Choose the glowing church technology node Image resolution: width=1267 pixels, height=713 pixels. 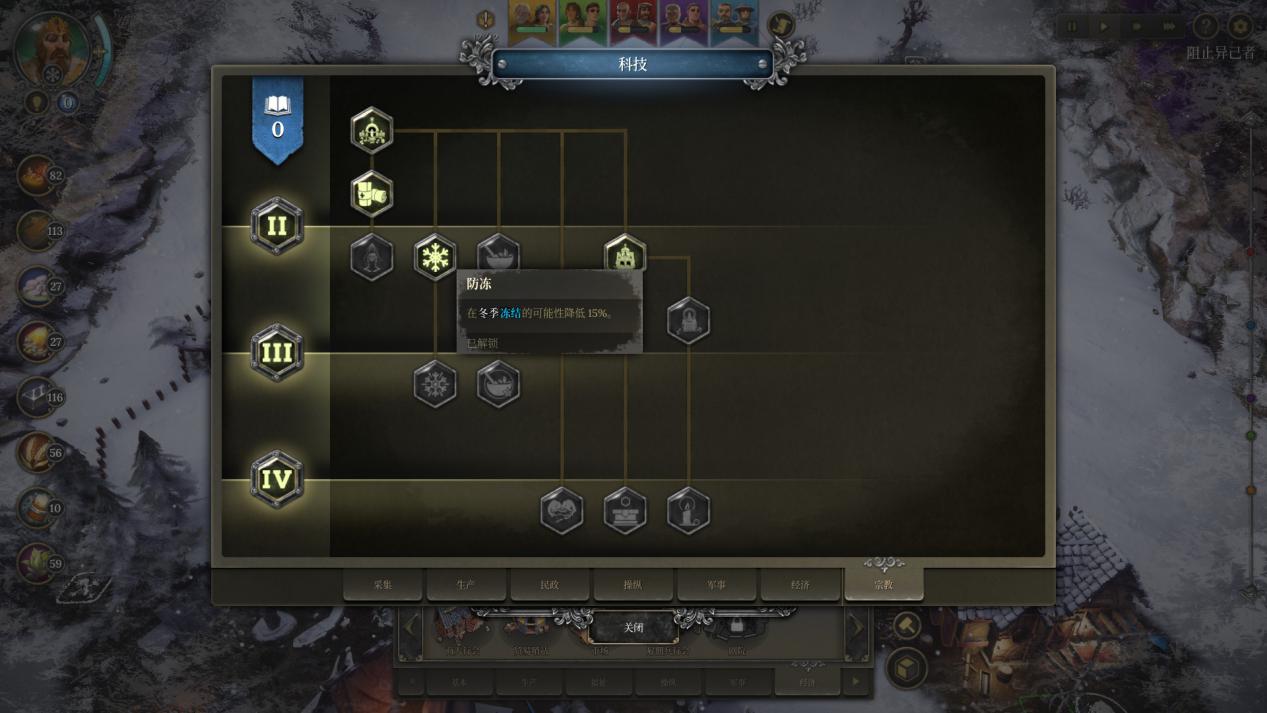coord(625,255)
